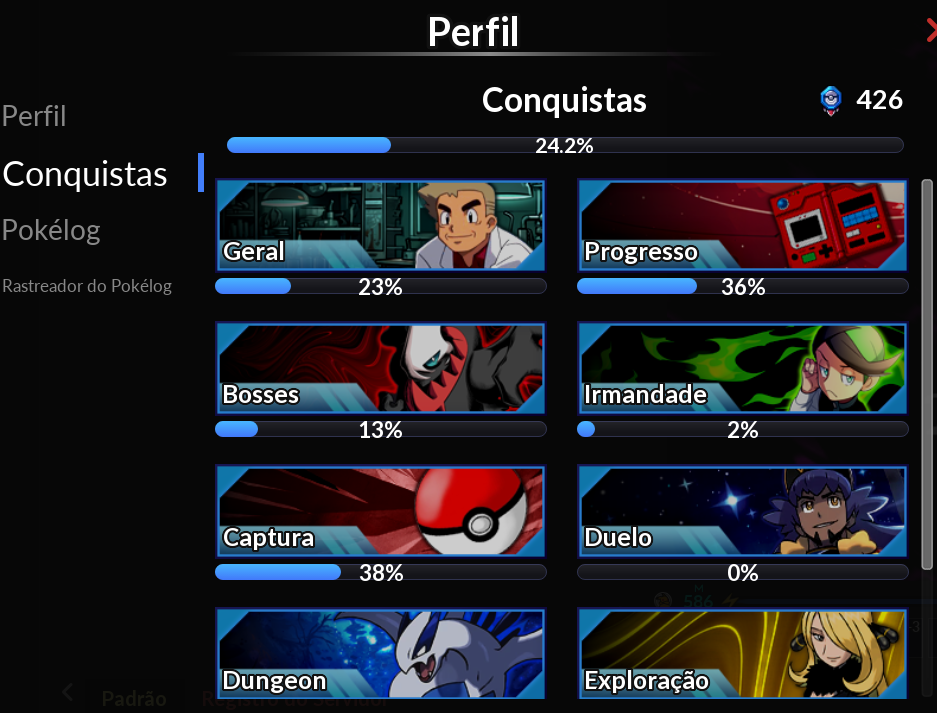Viewport: 937px width, 713px height.
Task: Close the Perfil window with red X
Action: coord(931,32)
